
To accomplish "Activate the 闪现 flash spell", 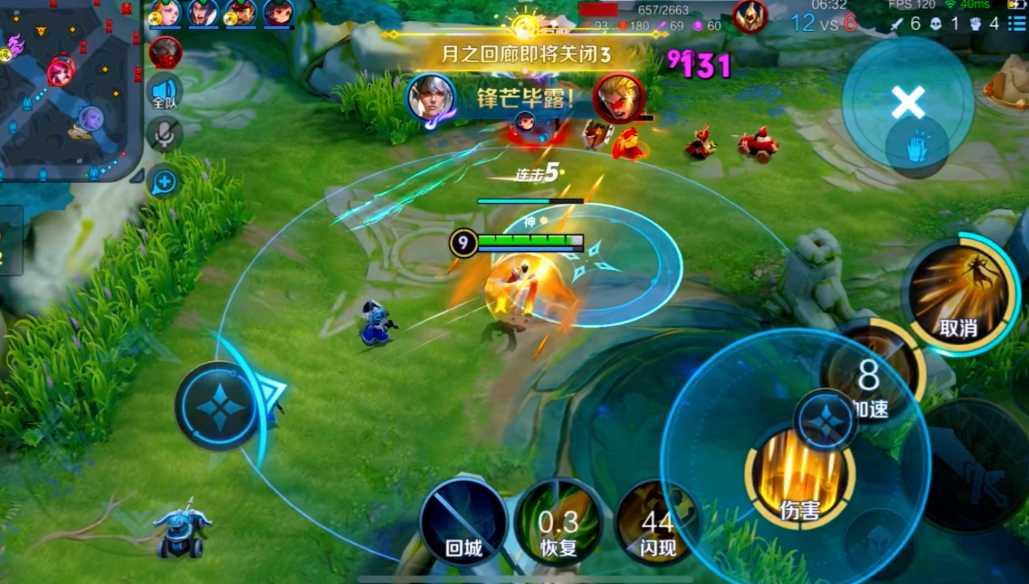I will pyautogui.click(x=656, y=522).
